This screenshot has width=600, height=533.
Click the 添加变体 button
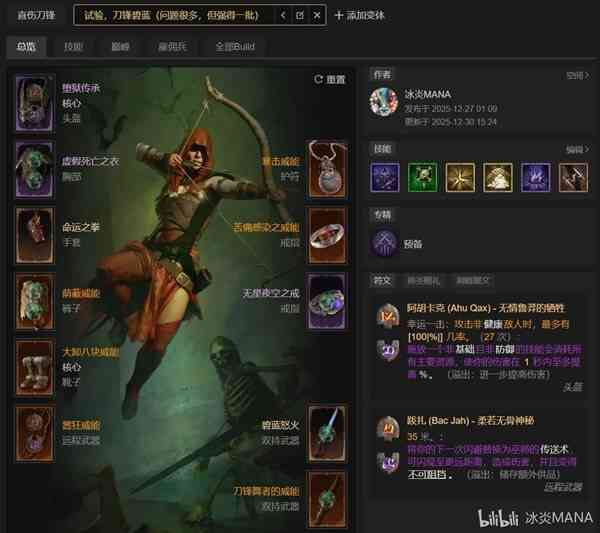coord(365,16)
